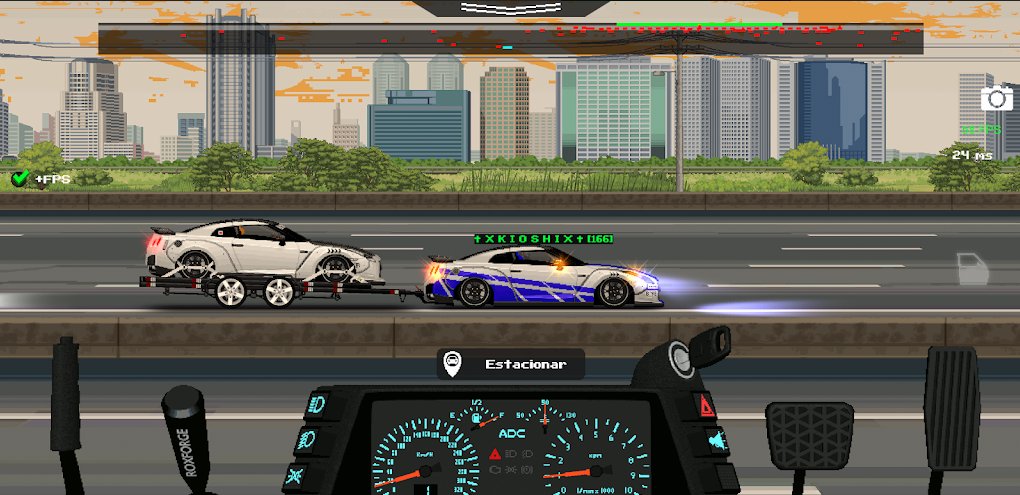Open the track minimap bar
1020x495 pixels.
click(x=510, y=41)
